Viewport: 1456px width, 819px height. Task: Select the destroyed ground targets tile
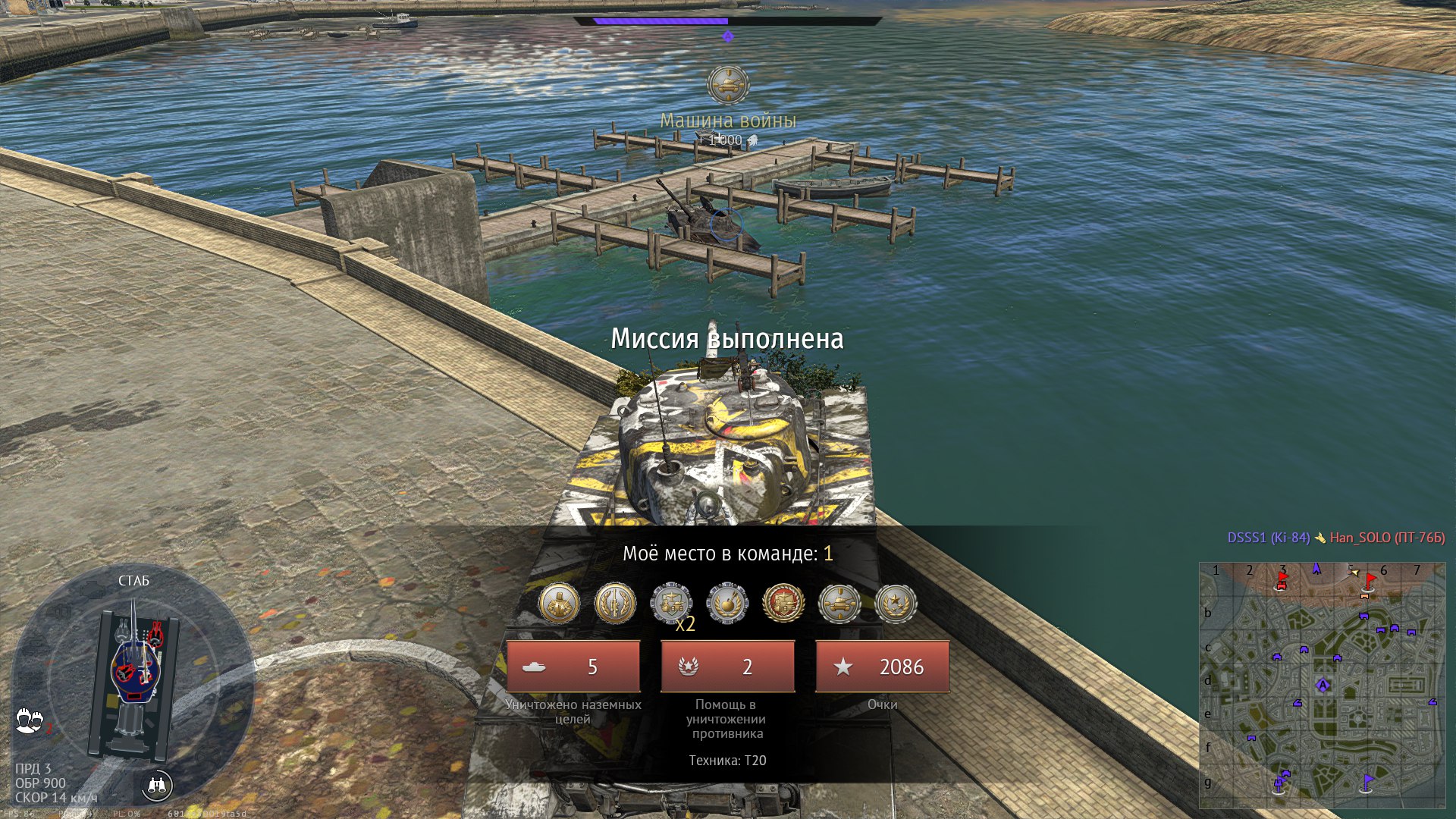point(573,667)
